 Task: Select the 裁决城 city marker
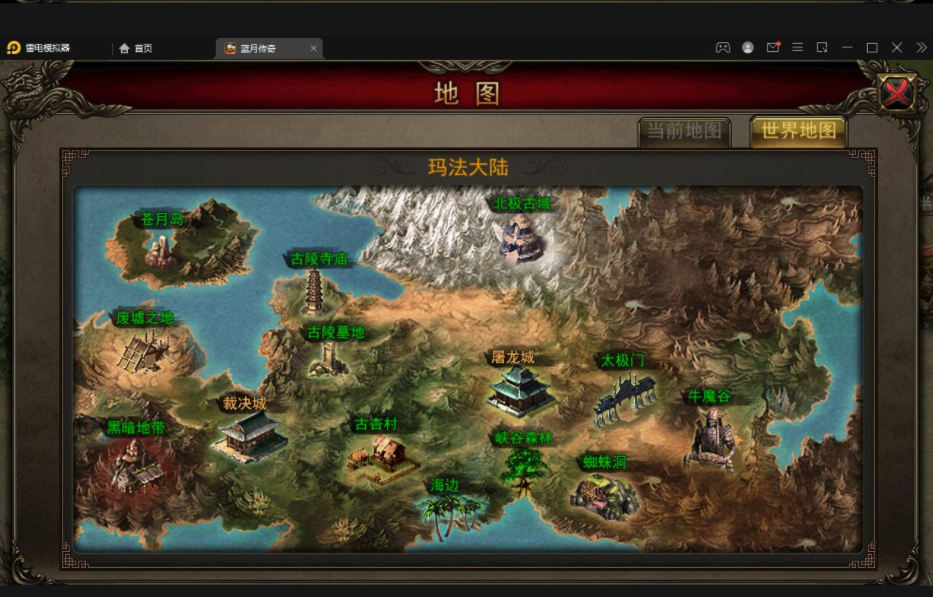coord(246,431)
